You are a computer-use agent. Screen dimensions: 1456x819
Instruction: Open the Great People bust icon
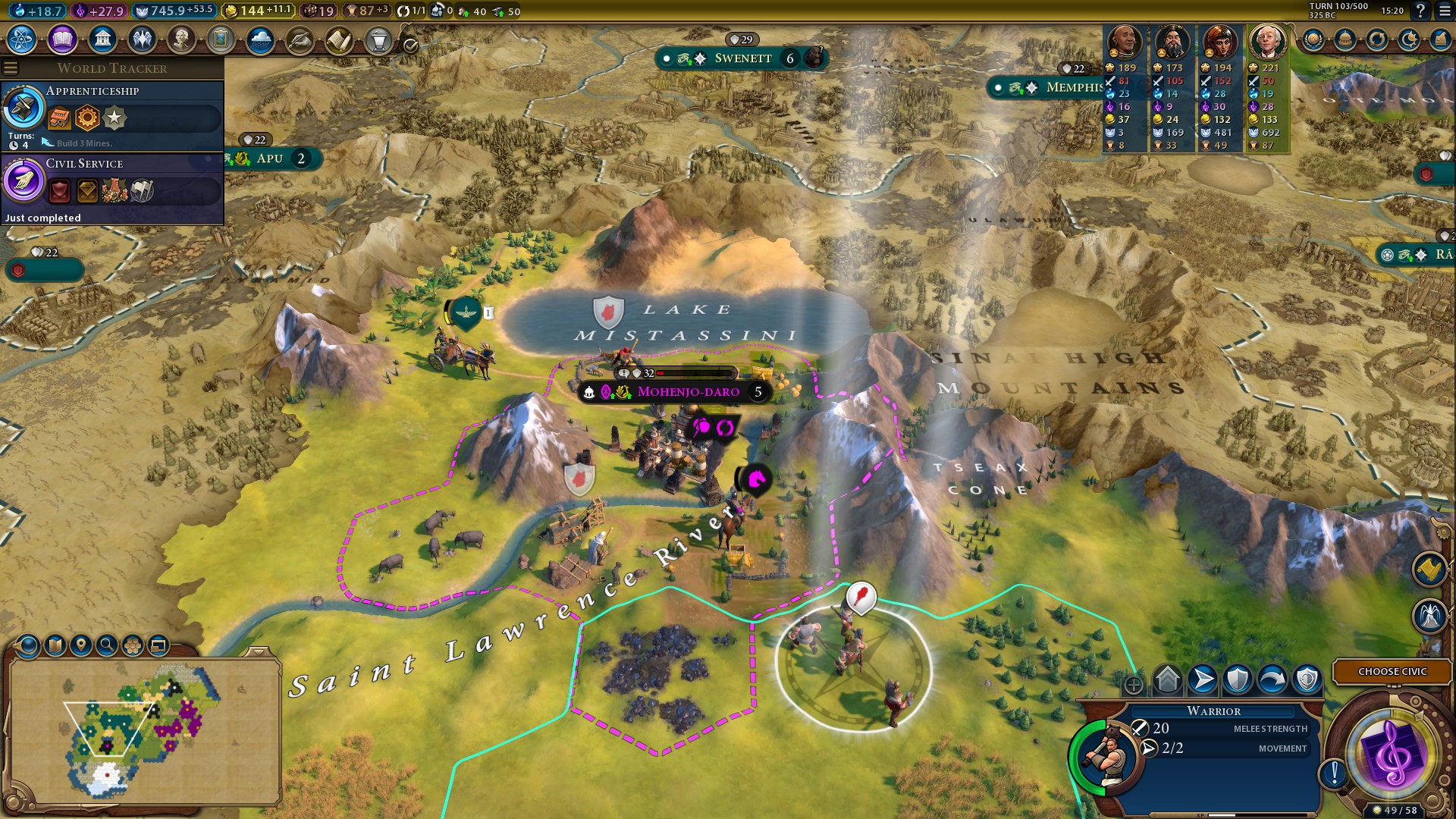pyautogui.click(x=181, y=39)
